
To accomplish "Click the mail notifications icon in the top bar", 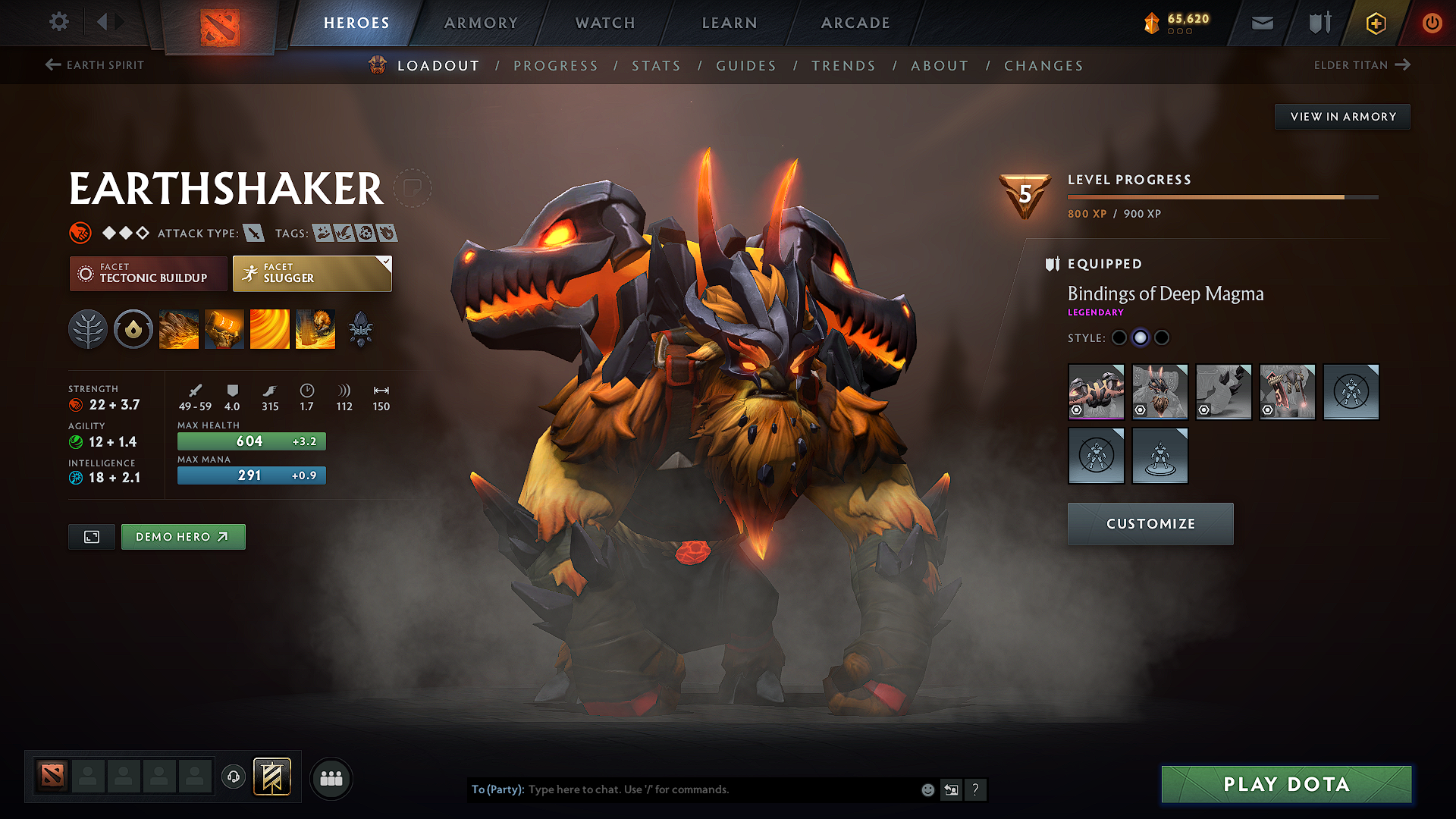I will 1261,23.
